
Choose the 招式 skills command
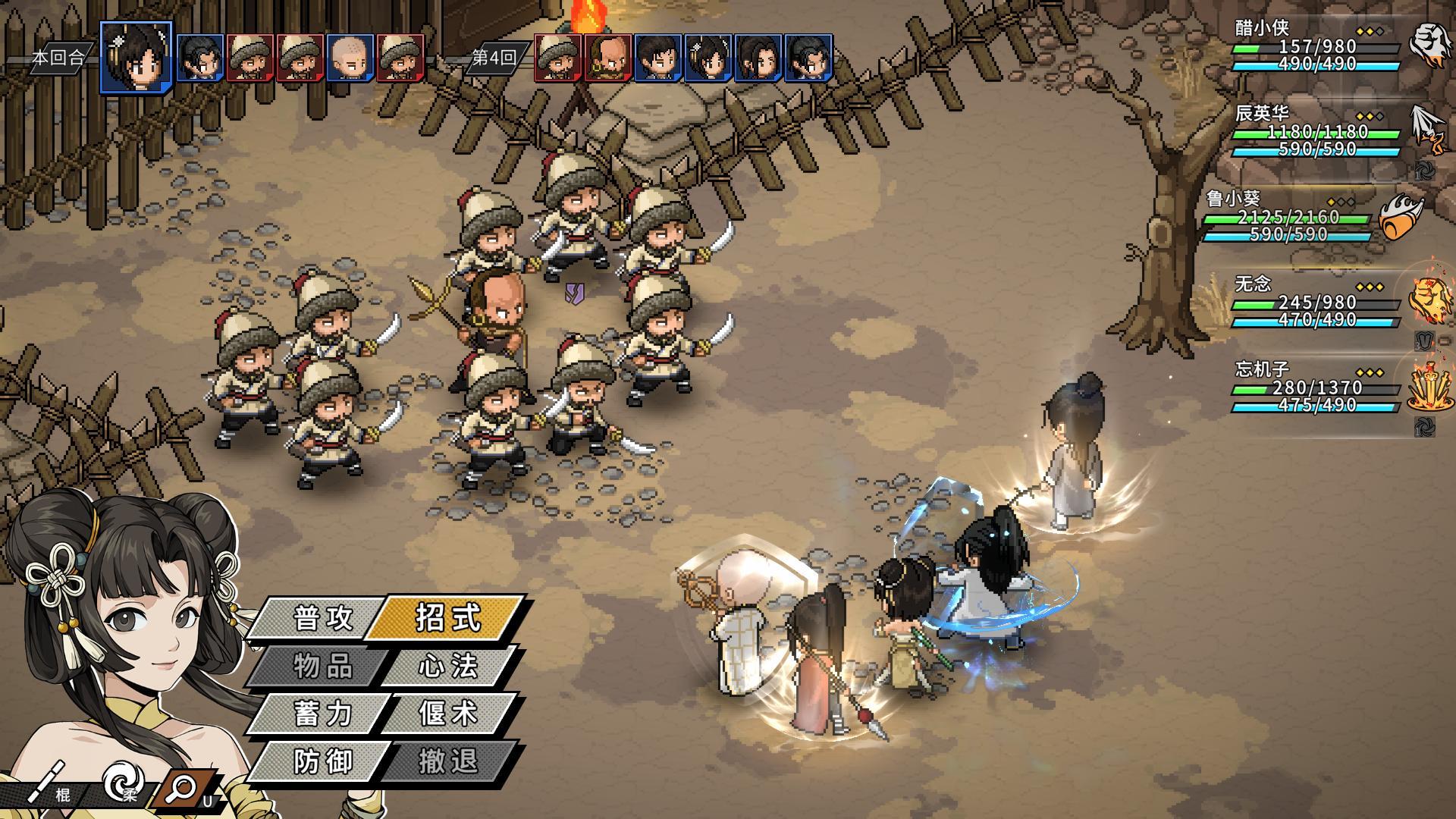[x=448, y=617]
